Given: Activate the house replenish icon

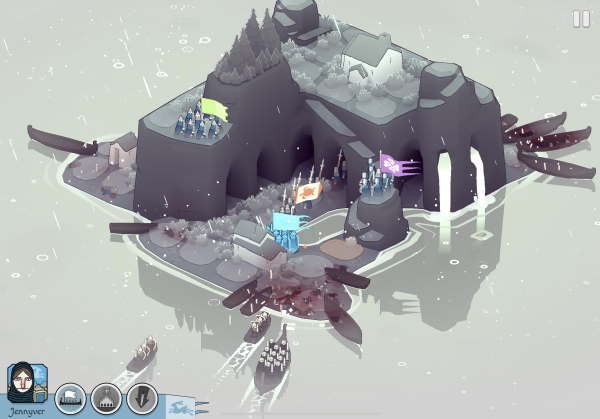Looking at the screenshot, I should click(x=106, y=398).
